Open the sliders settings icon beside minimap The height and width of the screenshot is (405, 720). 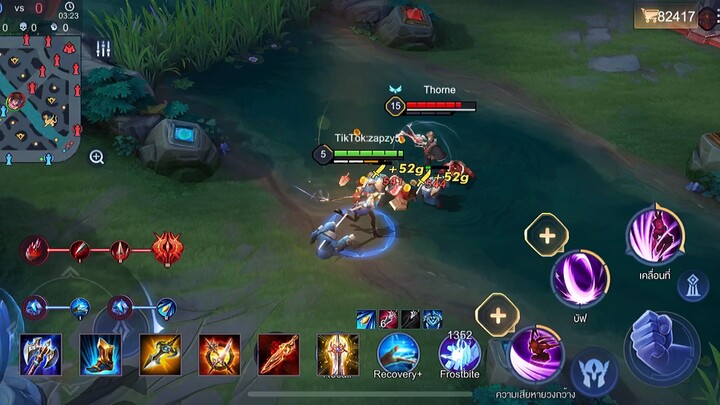103,49
